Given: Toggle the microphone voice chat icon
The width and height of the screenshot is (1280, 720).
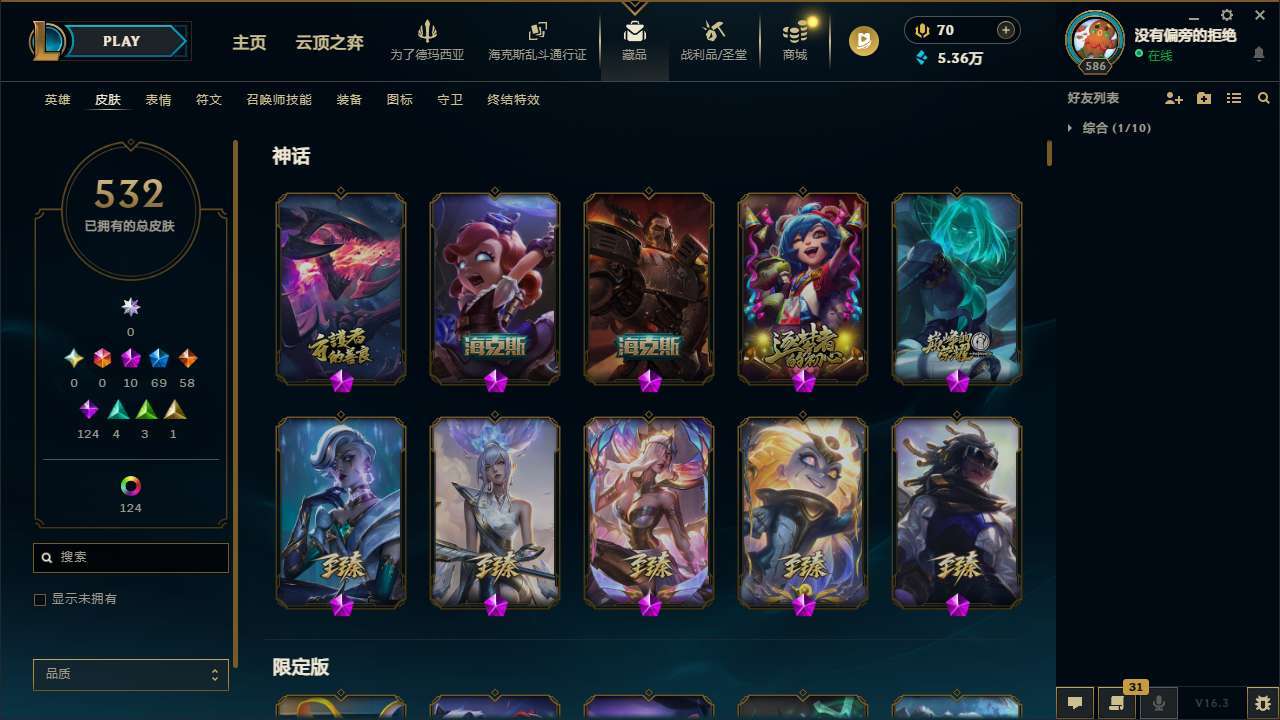Looking at the screenshot, I should [x=1158, y=702].
